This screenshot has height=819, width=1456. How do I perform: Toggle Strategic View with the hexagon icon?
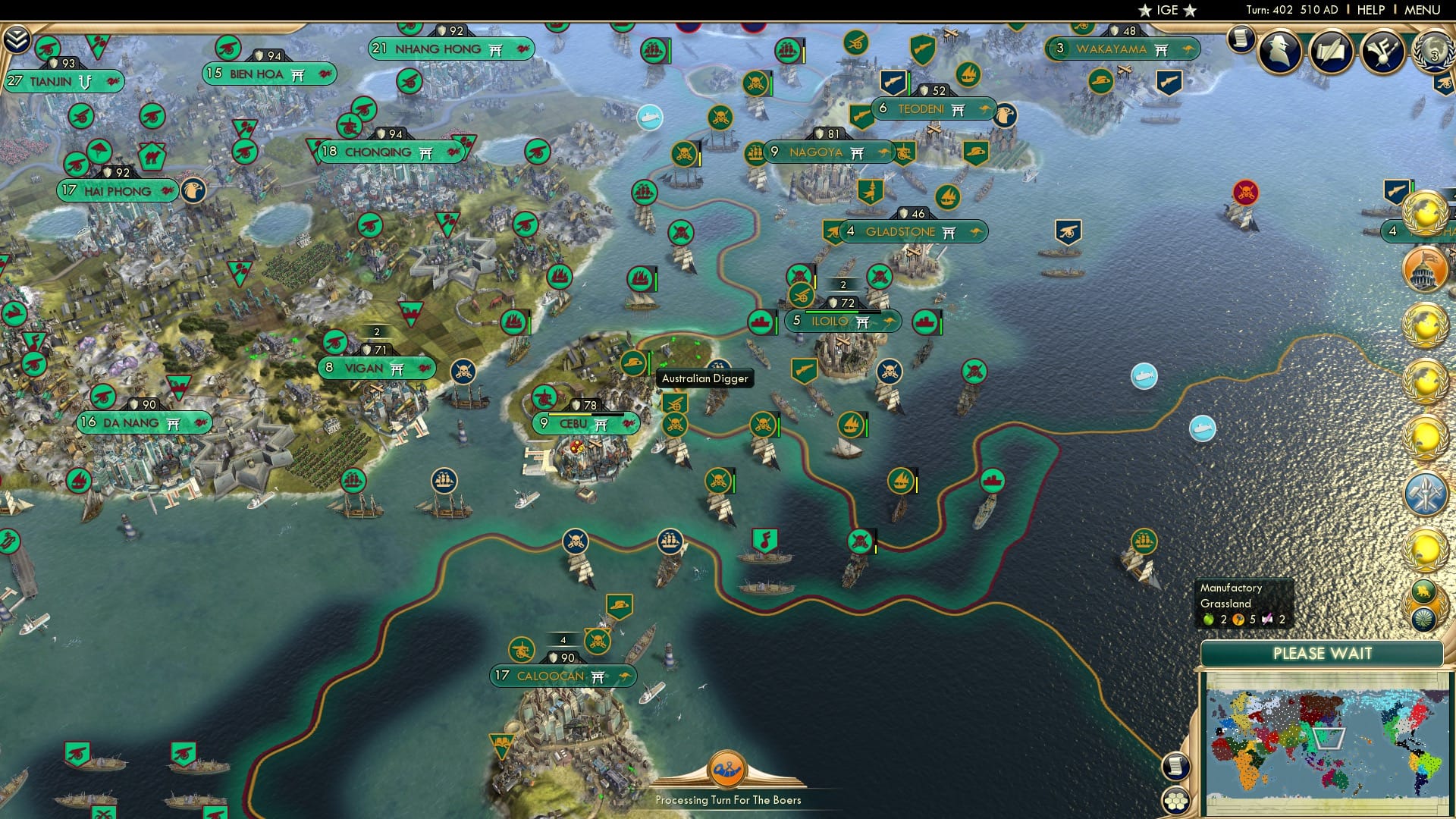1178,799
